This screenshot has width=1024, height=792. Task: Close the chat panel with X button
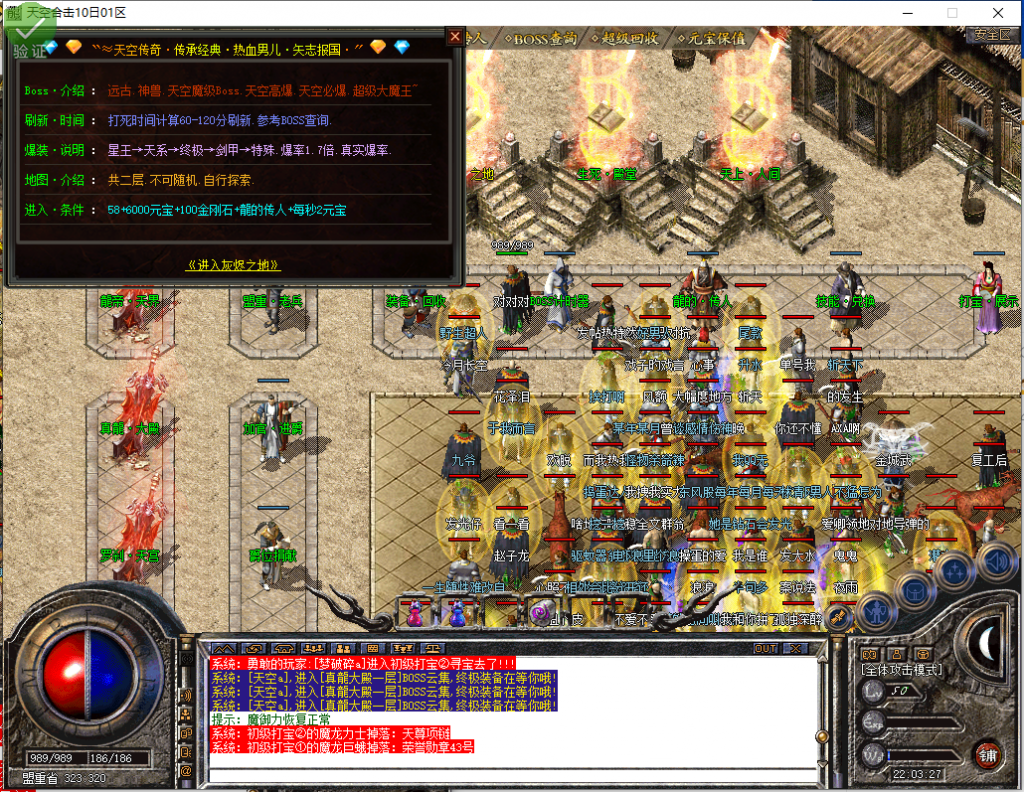pos(796,648)
